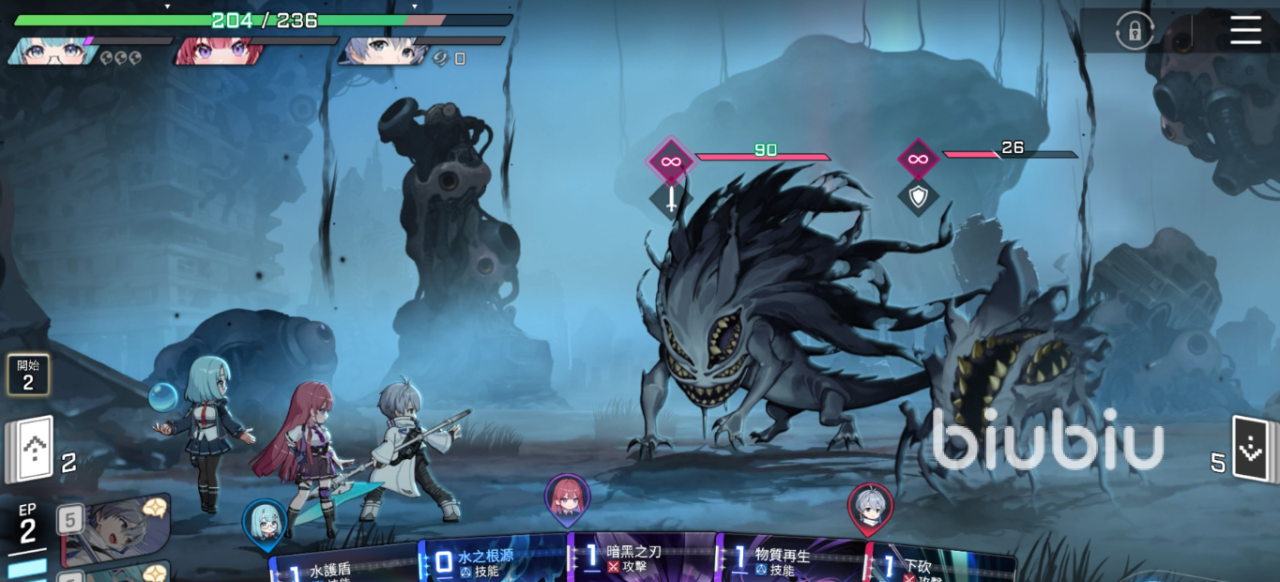The height and width of the screenshot is (582, 1280).
Task: Select the 物質再生 skill card
Action: click(x=790, y=560)
